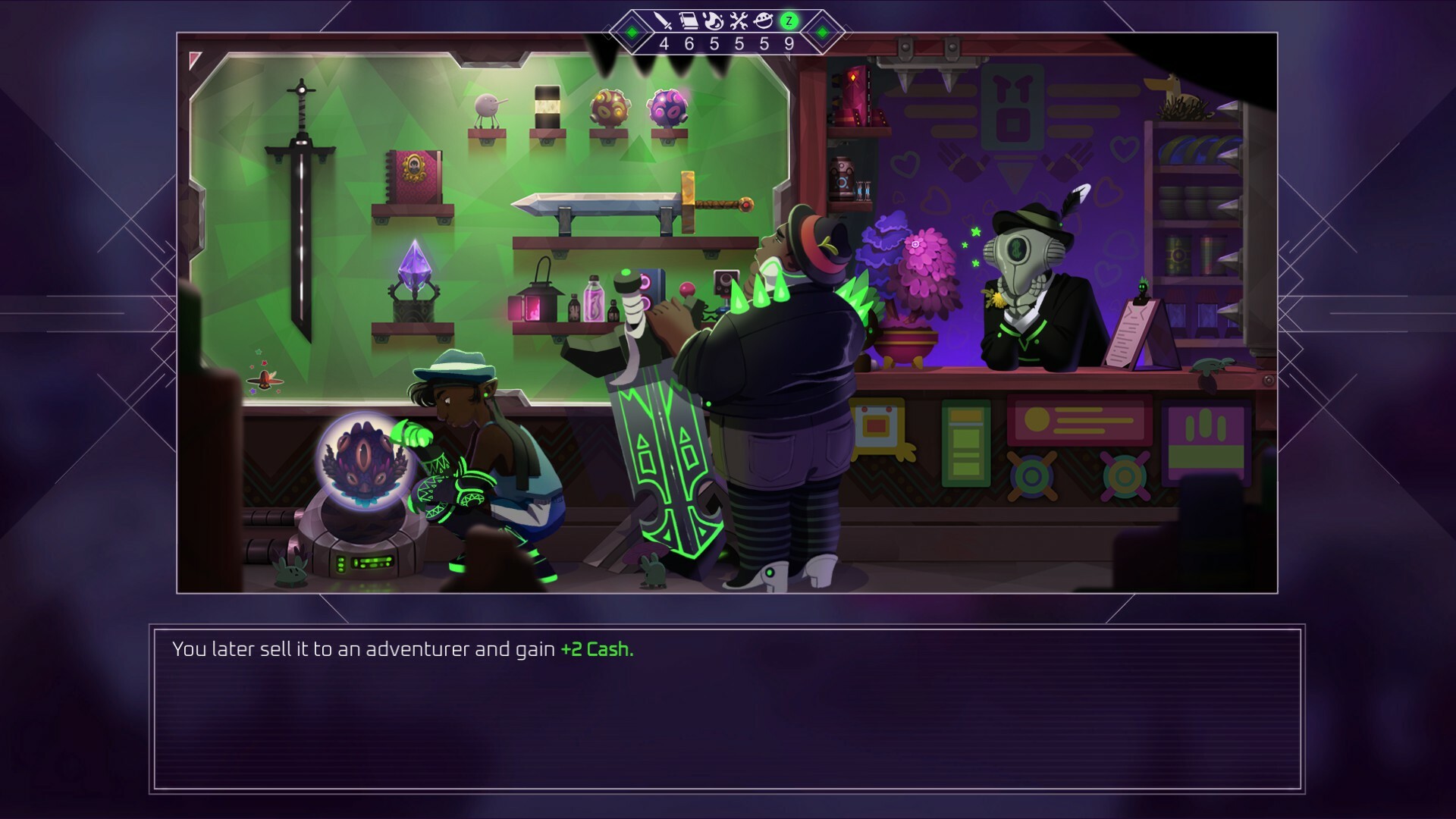Select the crossed wrenches skill icon

738,21
